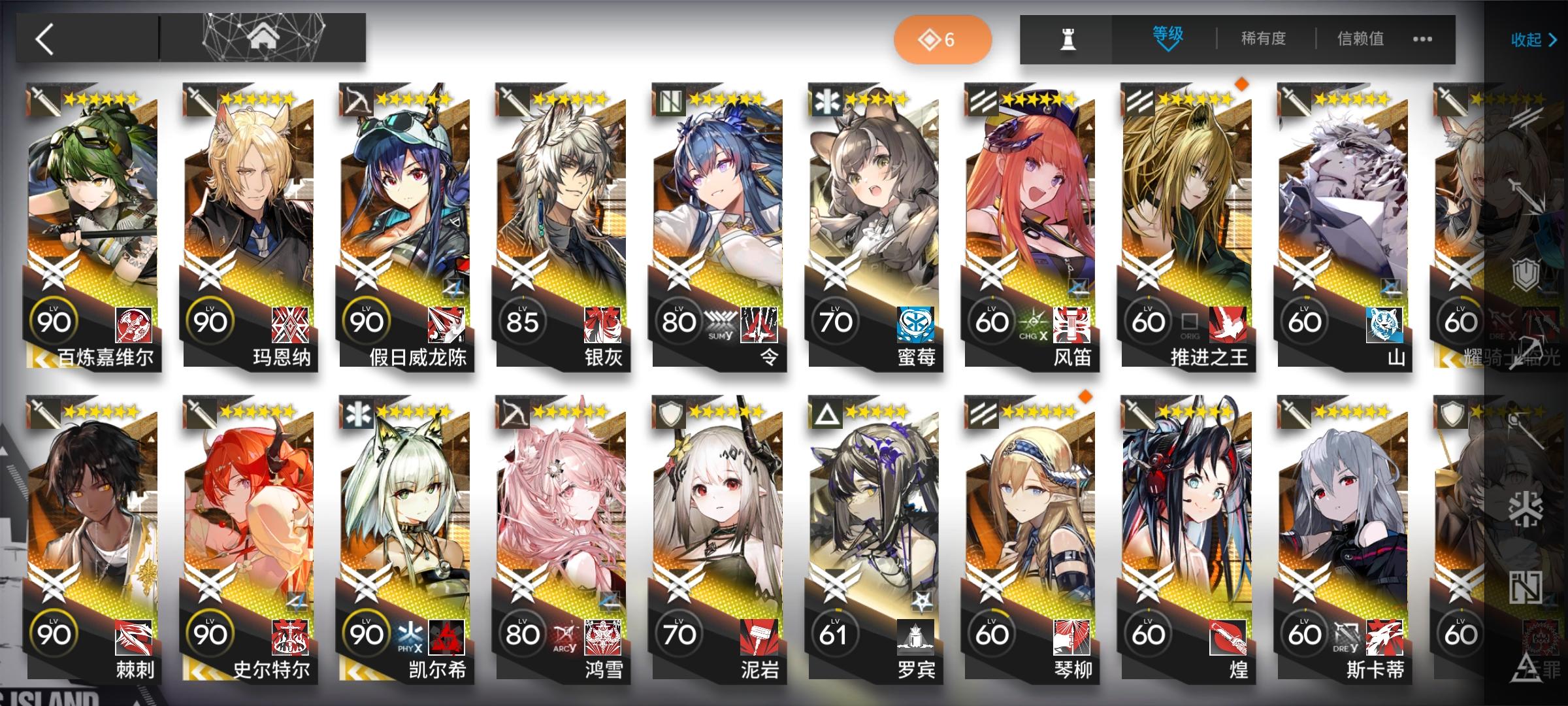Click the back arrow to leave the operator list

pos(42,39)
